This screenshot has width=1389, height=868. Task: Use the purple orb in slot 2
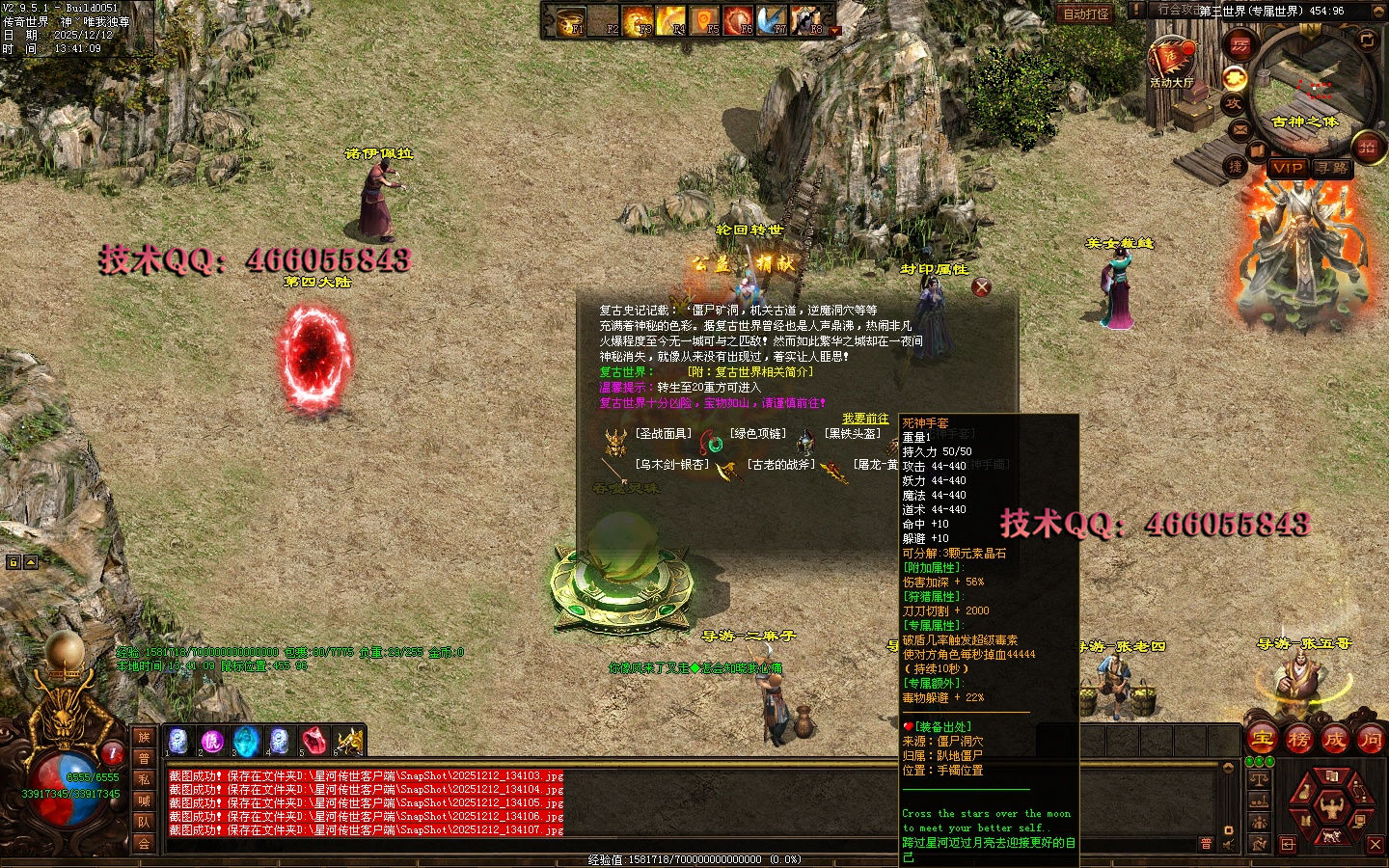(x=211, y=741)
